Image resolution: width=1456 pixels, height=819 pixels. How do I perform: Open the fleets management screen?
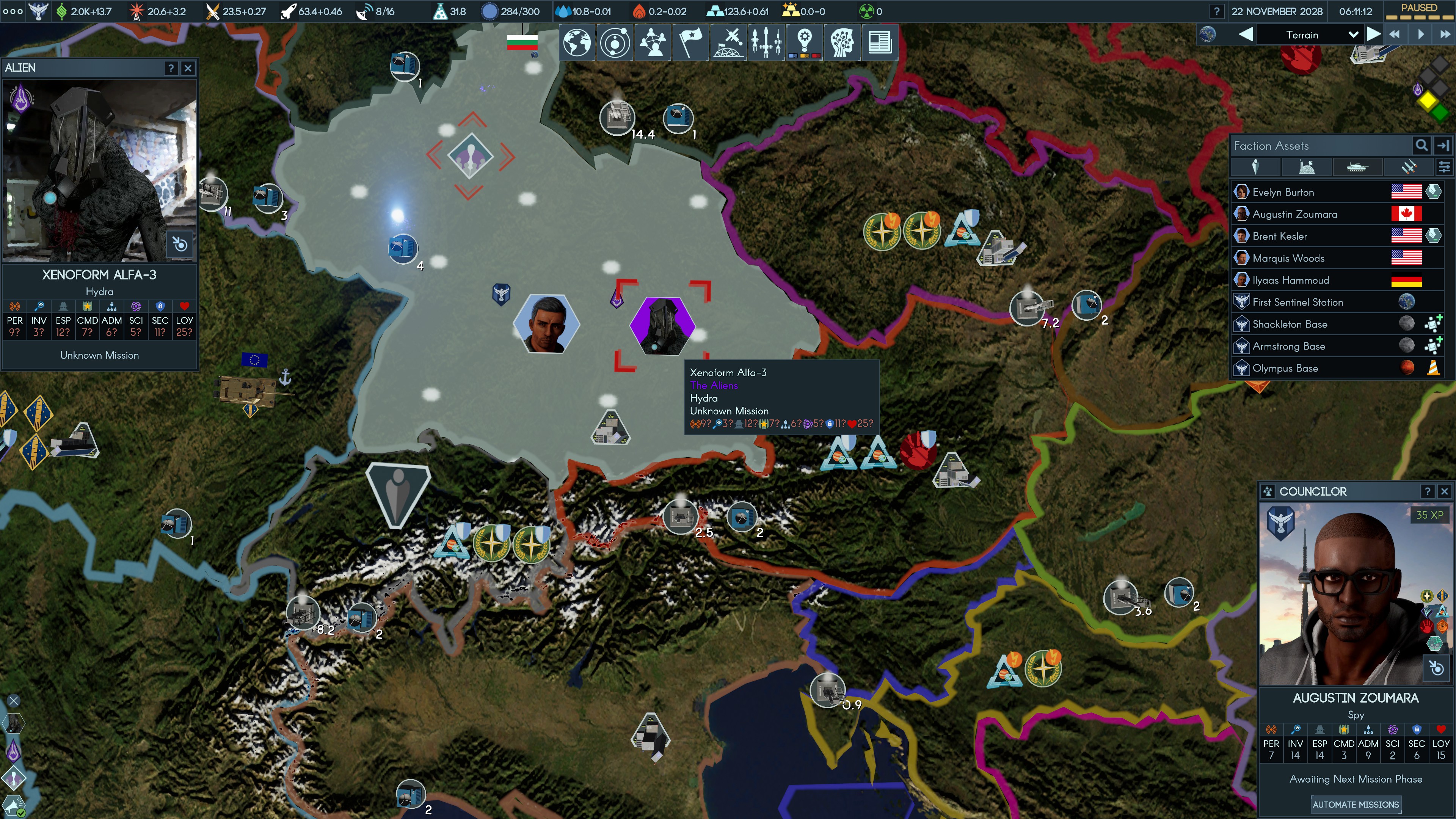(x=766, y=42)
